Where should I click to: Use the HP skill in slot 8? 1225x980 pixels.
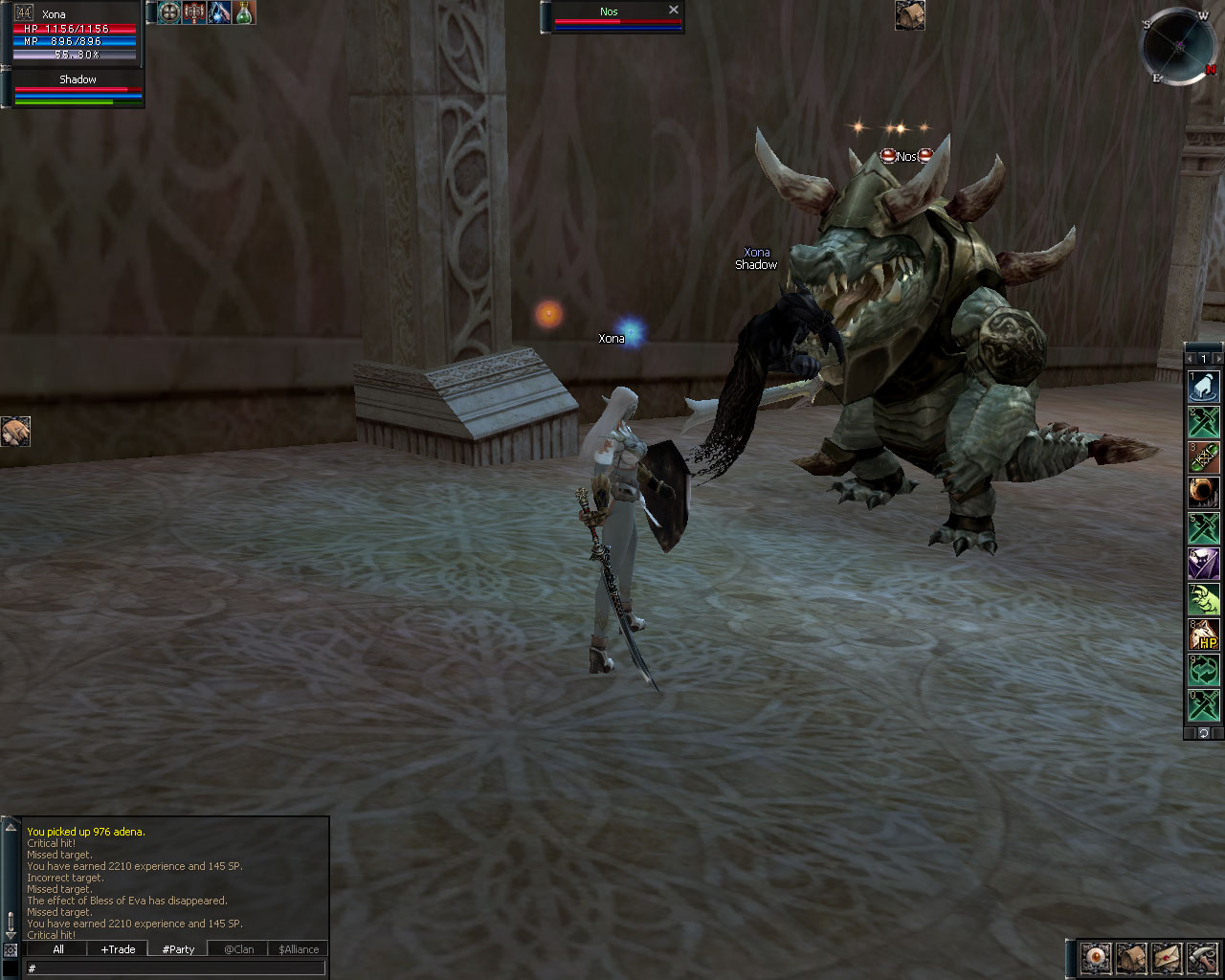[1203, 635]
